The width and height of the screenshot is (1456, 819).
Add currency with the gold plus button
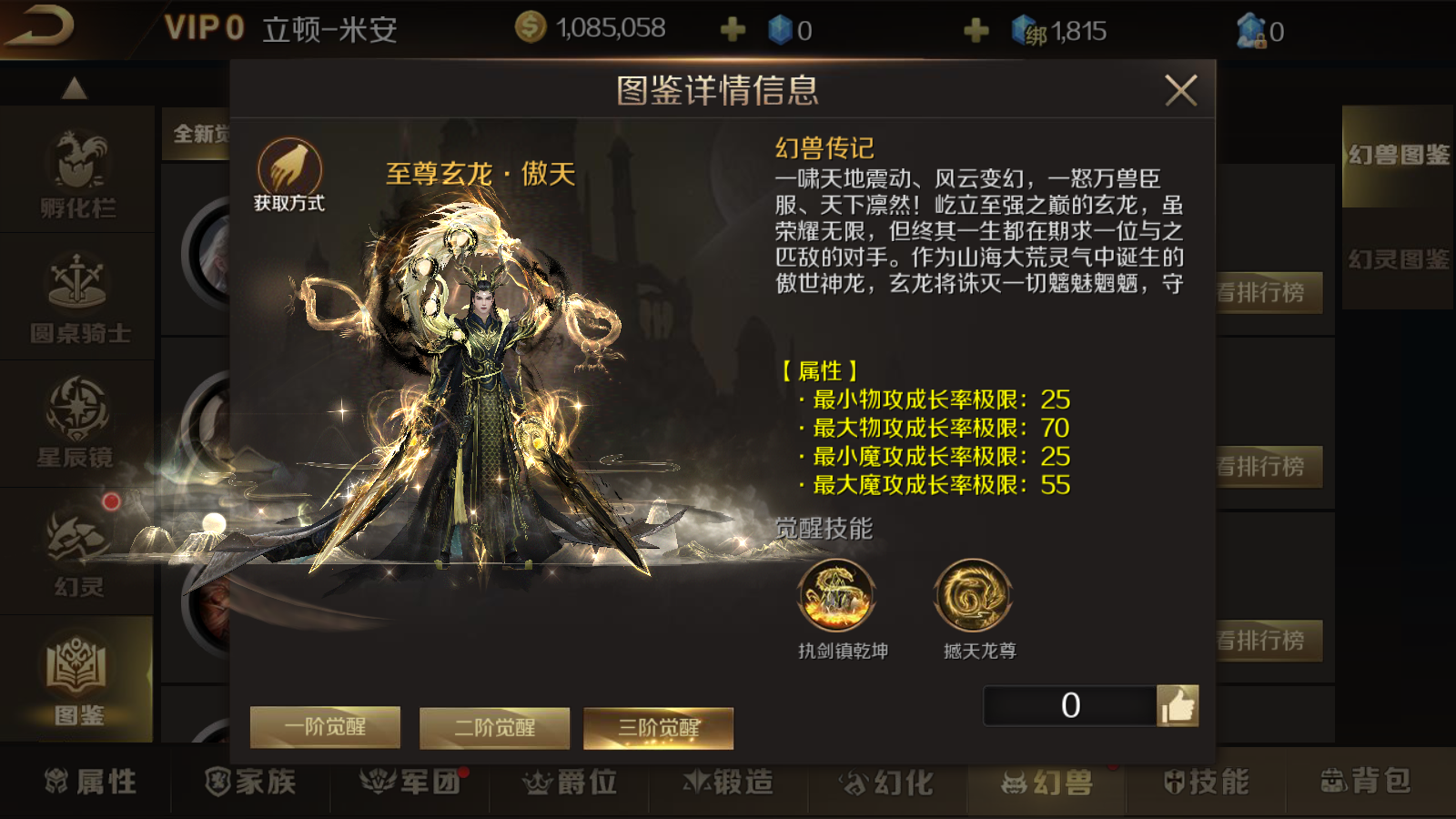[x=733, y=31]
